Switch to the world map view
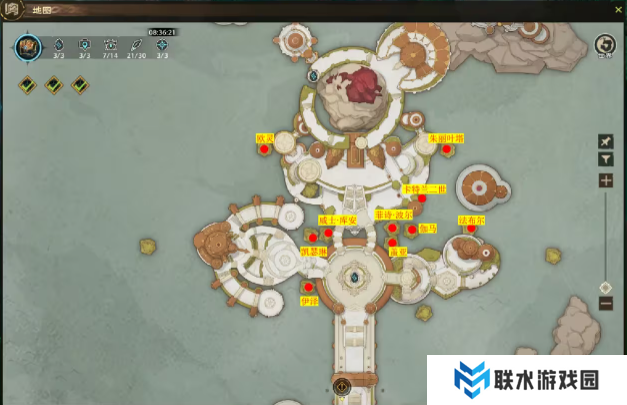 click(x=603, y=46)
